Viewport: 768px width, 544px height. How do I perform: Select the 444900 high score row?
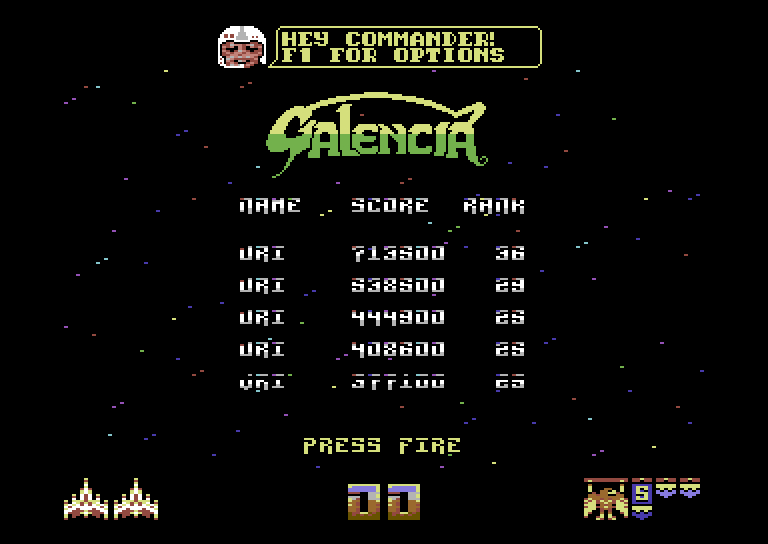coord(382,318)
